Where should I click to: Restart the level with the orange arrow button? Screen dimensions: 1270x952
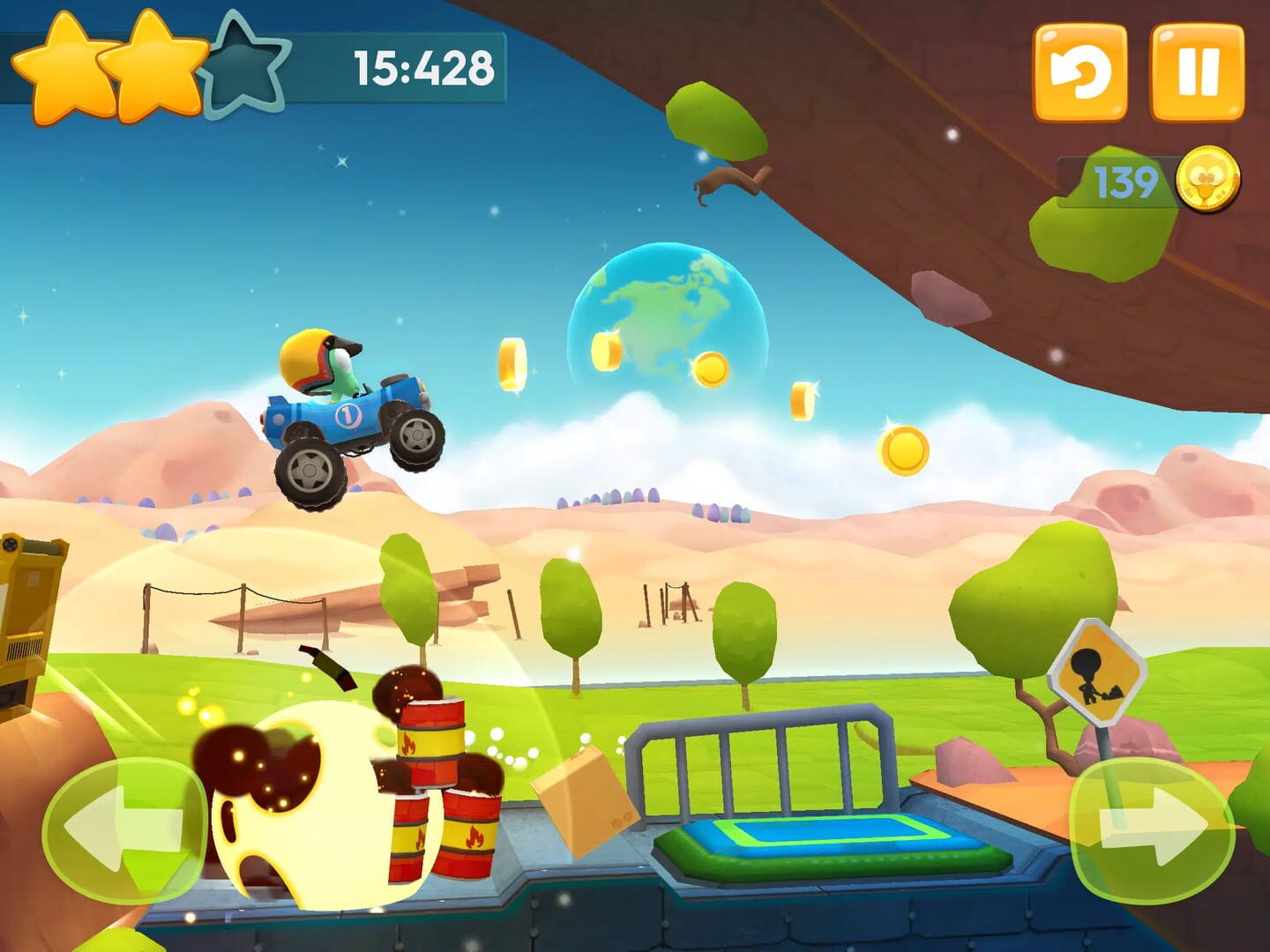coord(1079,72)
